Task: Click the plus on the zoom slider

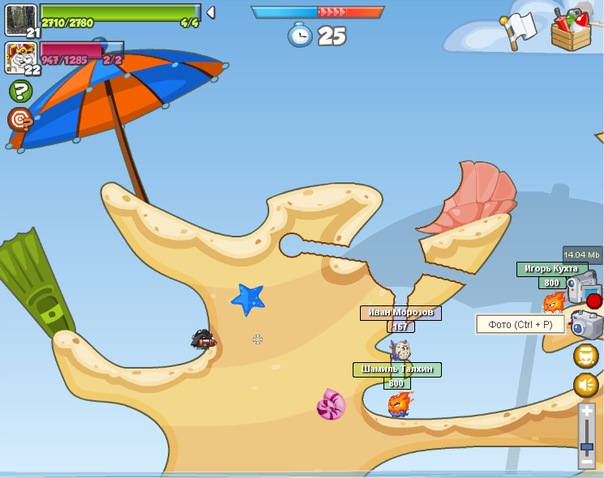Action: click(587, 410)
